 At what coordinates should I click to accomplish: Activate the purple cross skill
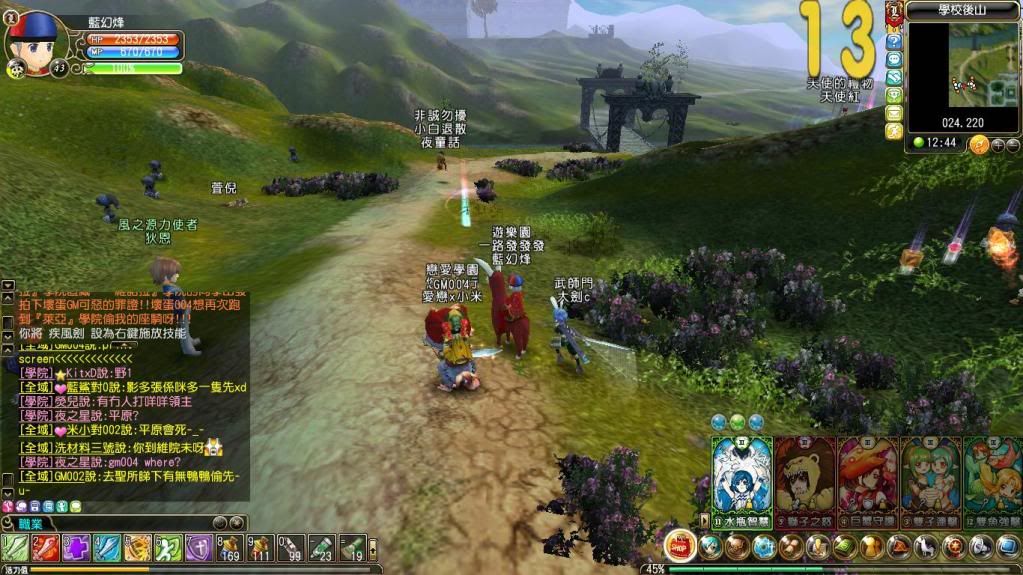(77, 547)
